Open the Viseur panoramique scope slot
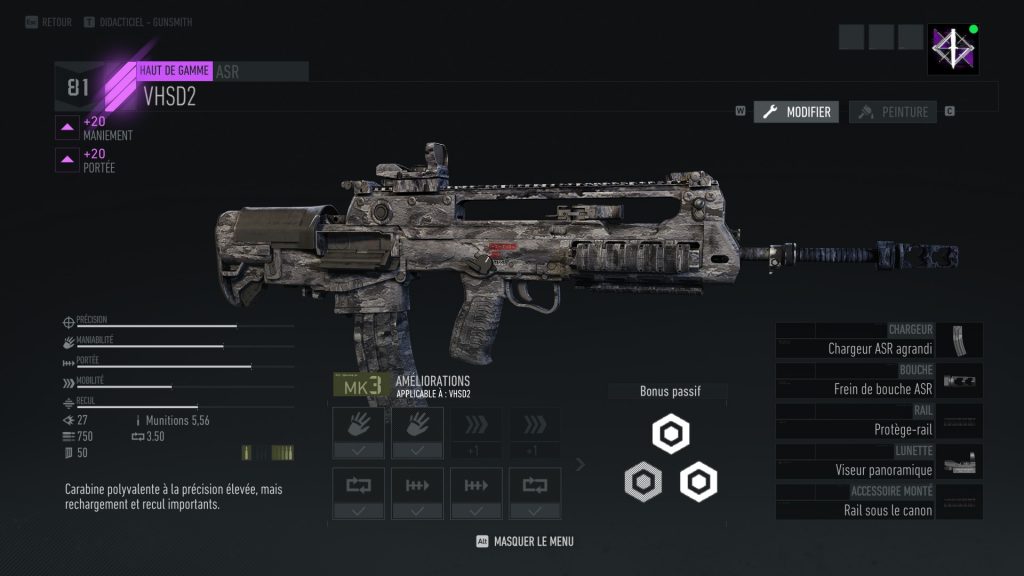The height and width of the screenshot is (576, 1024). 879,461
